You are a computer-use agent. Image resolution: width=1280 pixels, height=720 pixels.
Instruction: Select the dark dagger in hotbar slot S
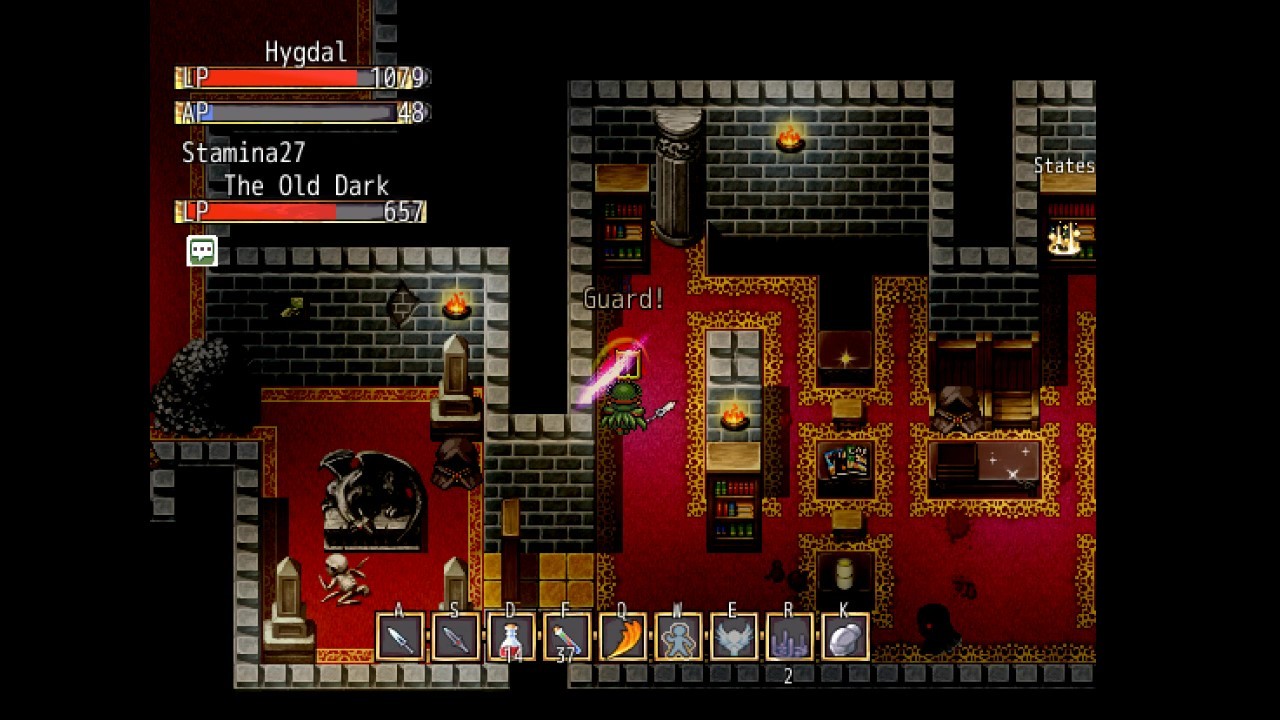(454, 637)
